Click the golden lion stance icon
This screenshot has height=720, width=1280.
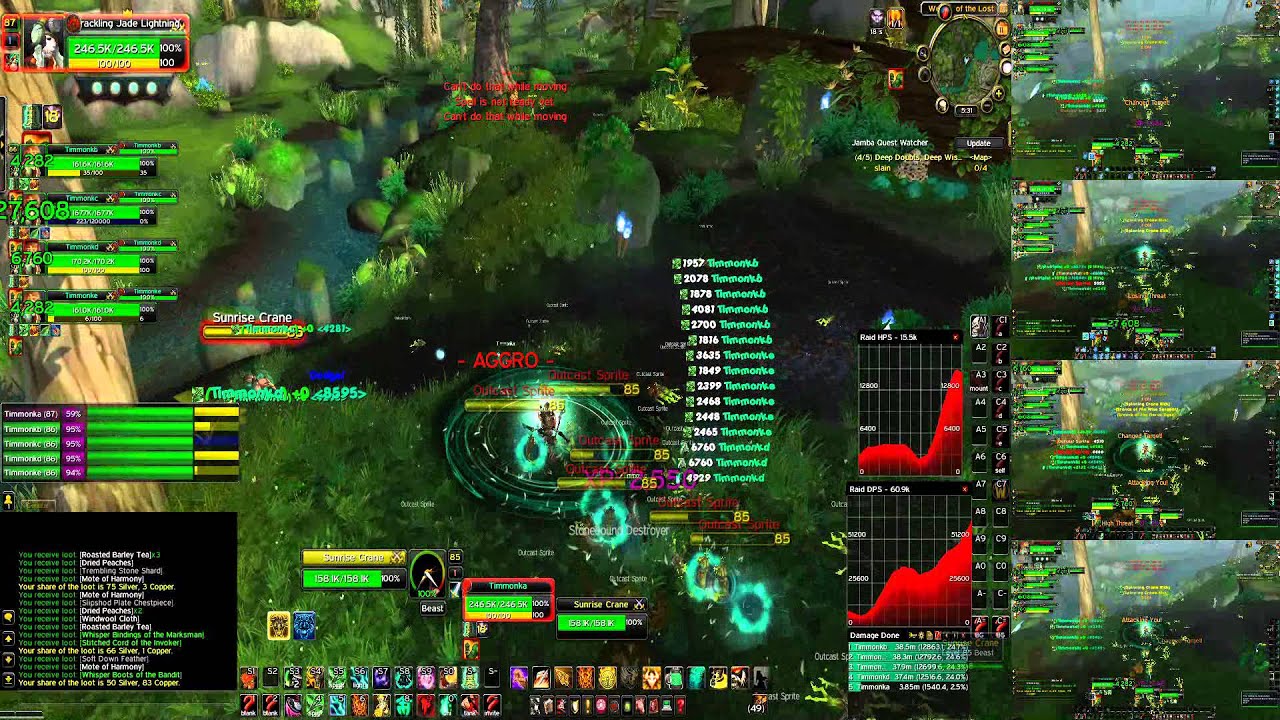point(279,627)
